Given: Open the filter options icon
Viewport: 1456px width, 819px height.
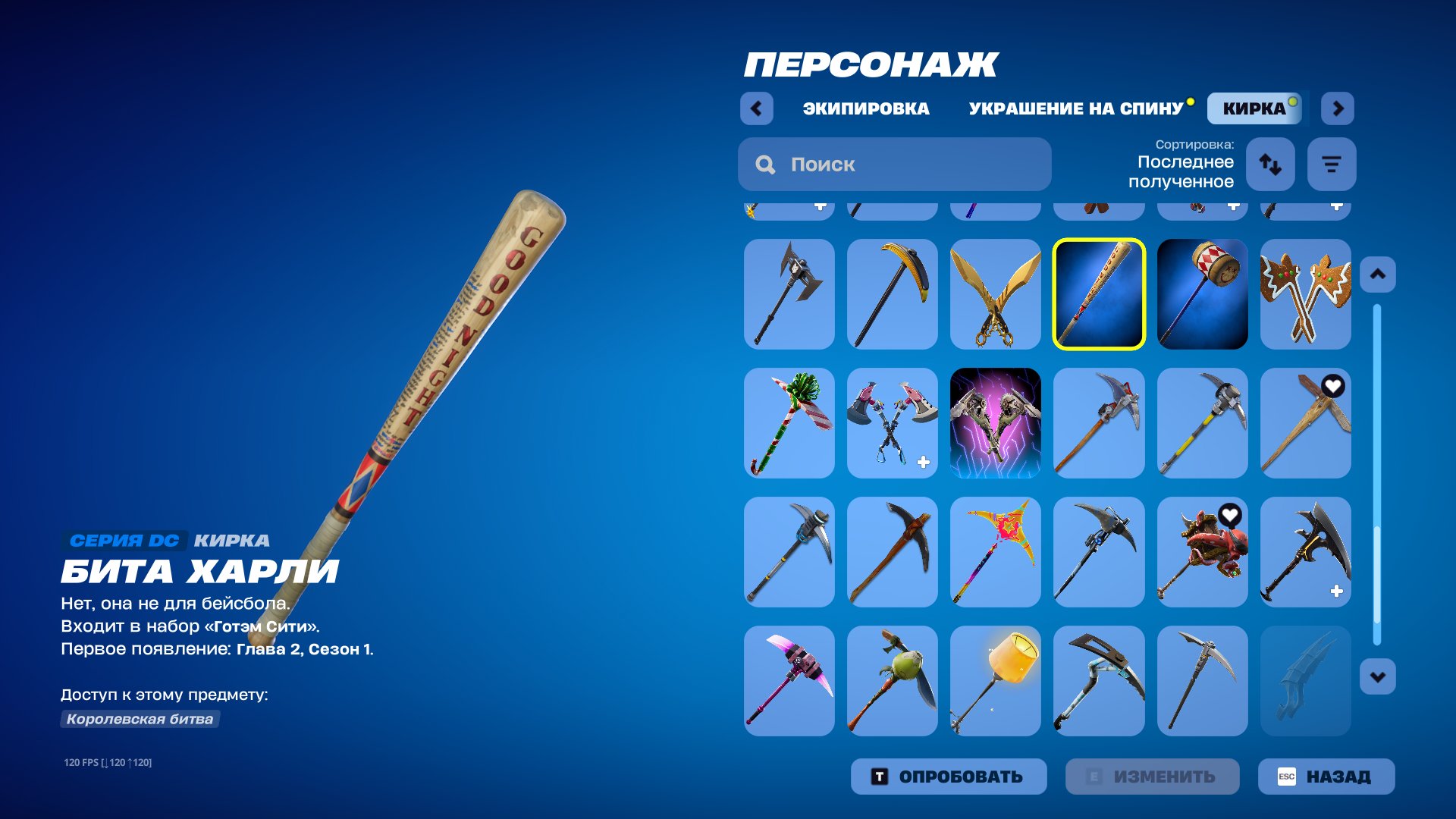Looking at the screenshot, I should 1331,164.
